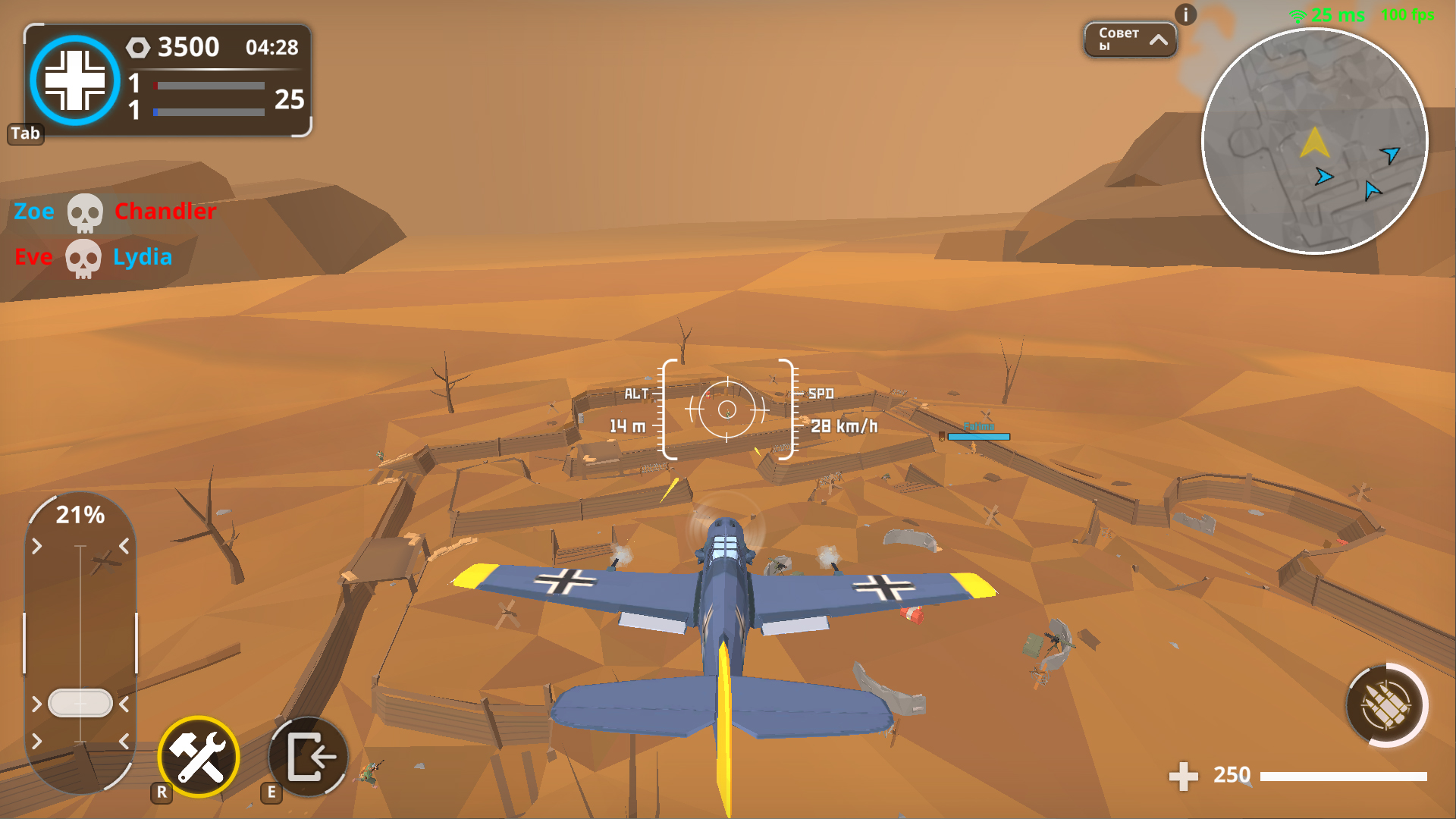
Task: Click the green Wi-Fi ping icon showing 25 ms
Action: 1300,14
